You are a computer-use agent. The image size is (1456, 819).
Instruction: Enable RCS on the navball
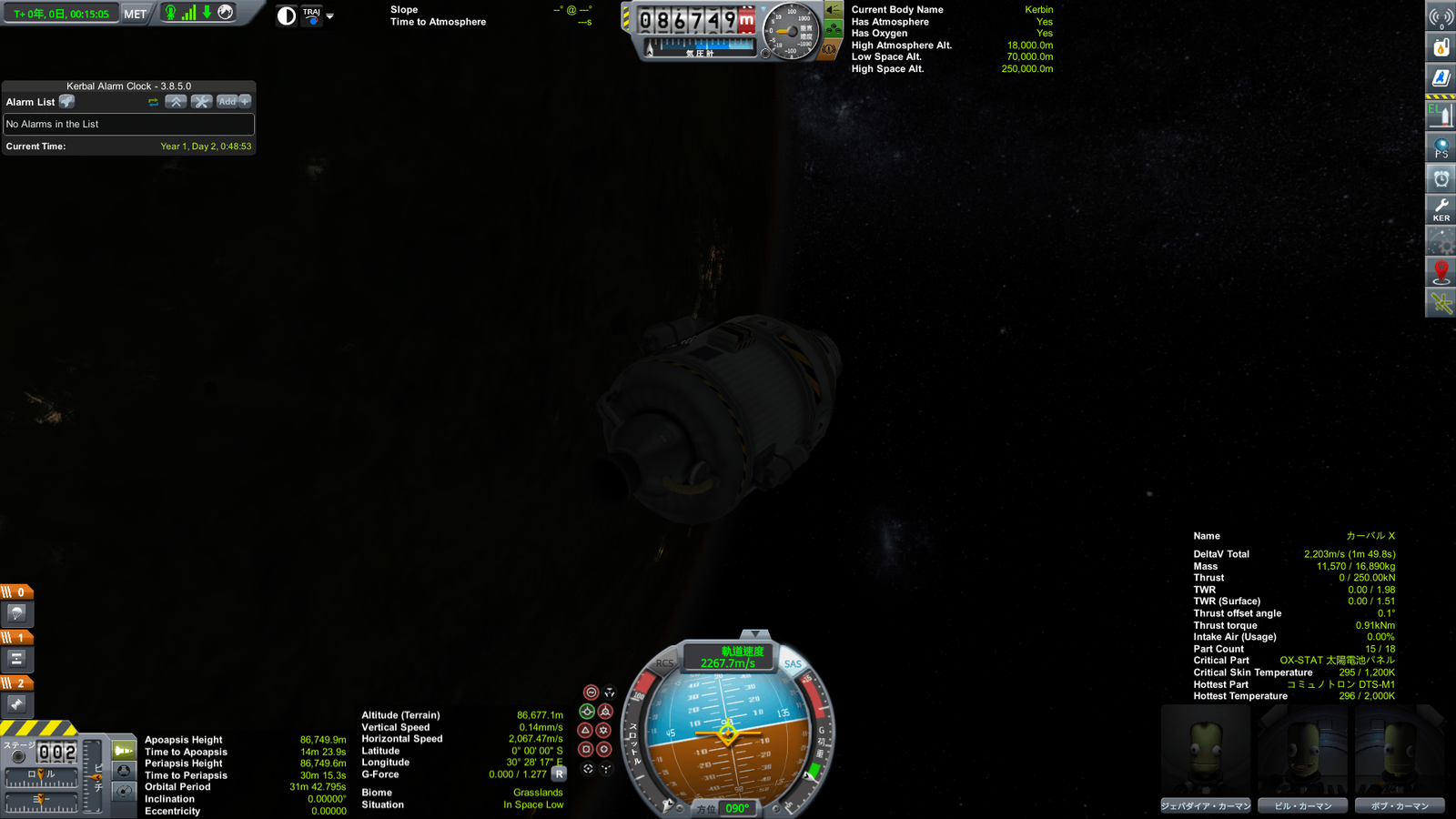(664, 662)
